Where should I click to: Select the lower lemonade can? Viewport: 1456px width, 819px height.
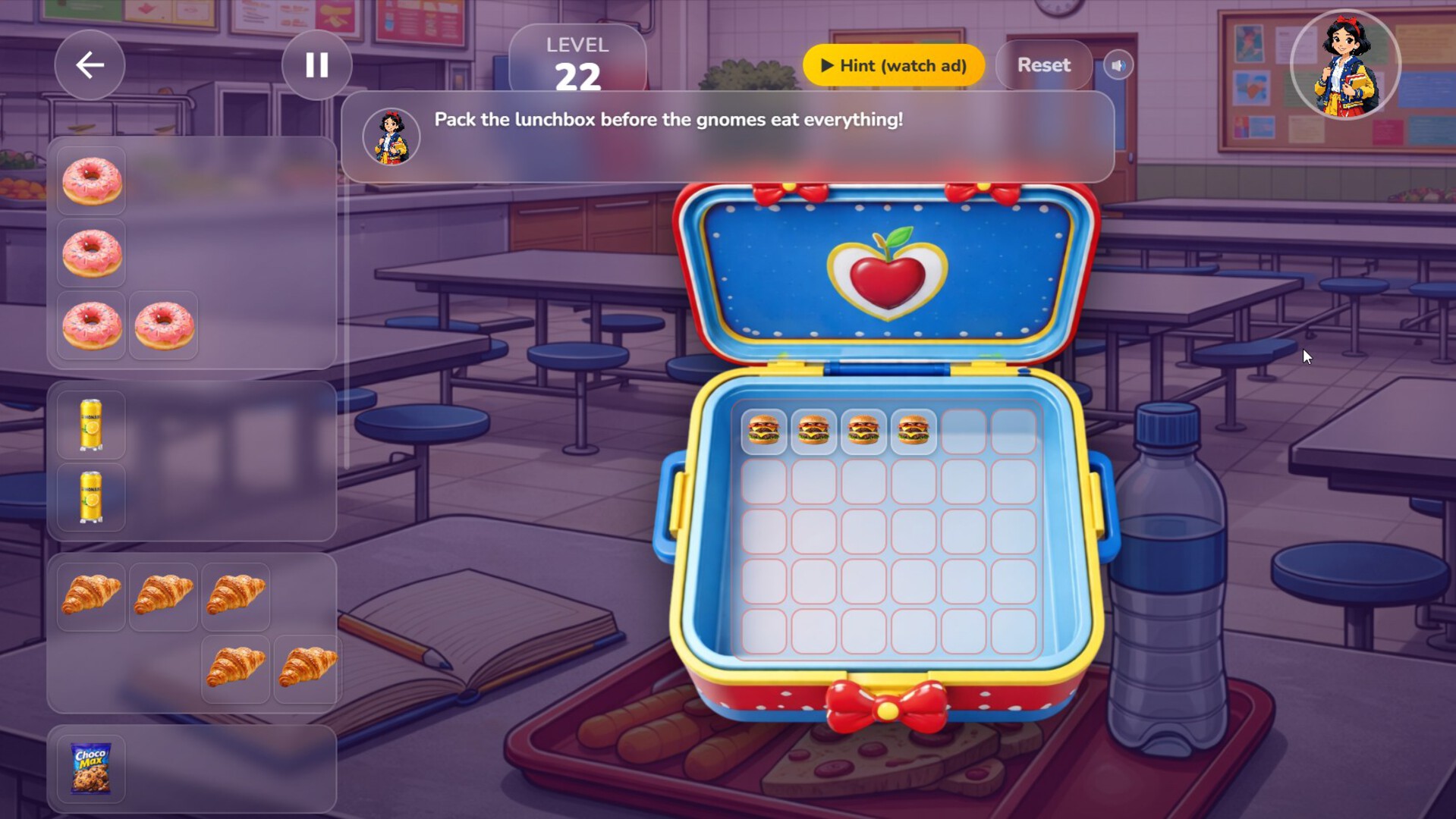click(x=89, y=498)
